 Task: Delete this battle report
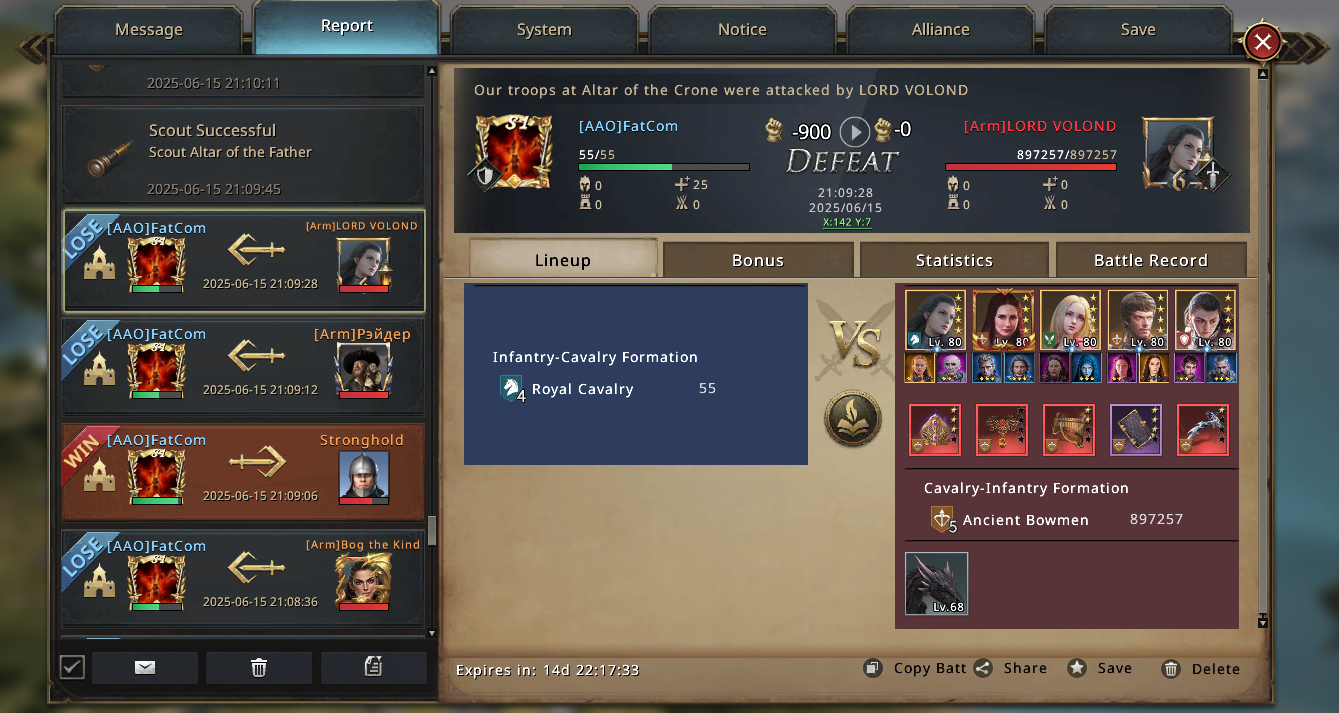tap(1201, 669)
